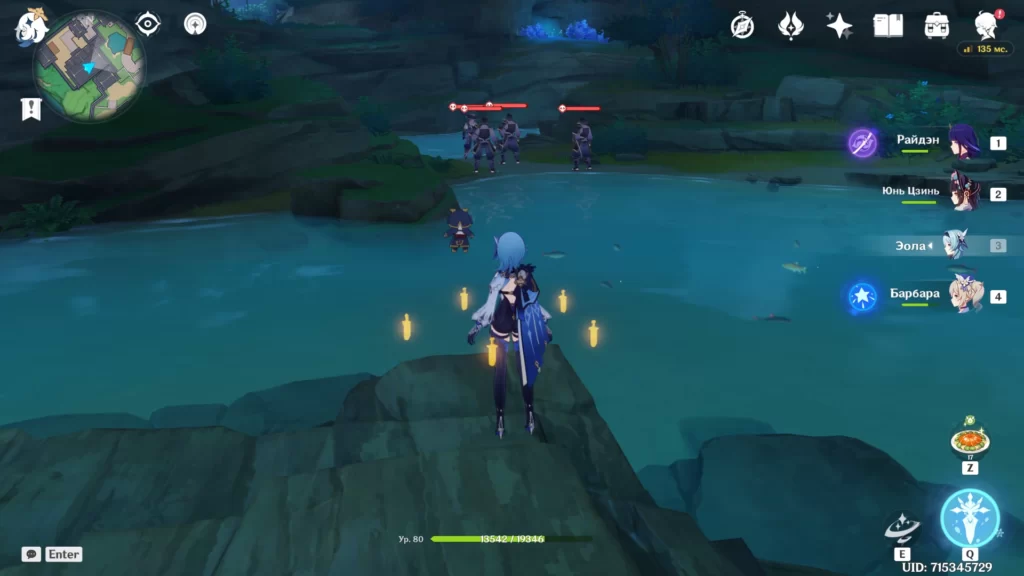Open the battle pass wings icon
Image resolution: width=1024 pixels, height=576 pixels.
tap(791, 26)
